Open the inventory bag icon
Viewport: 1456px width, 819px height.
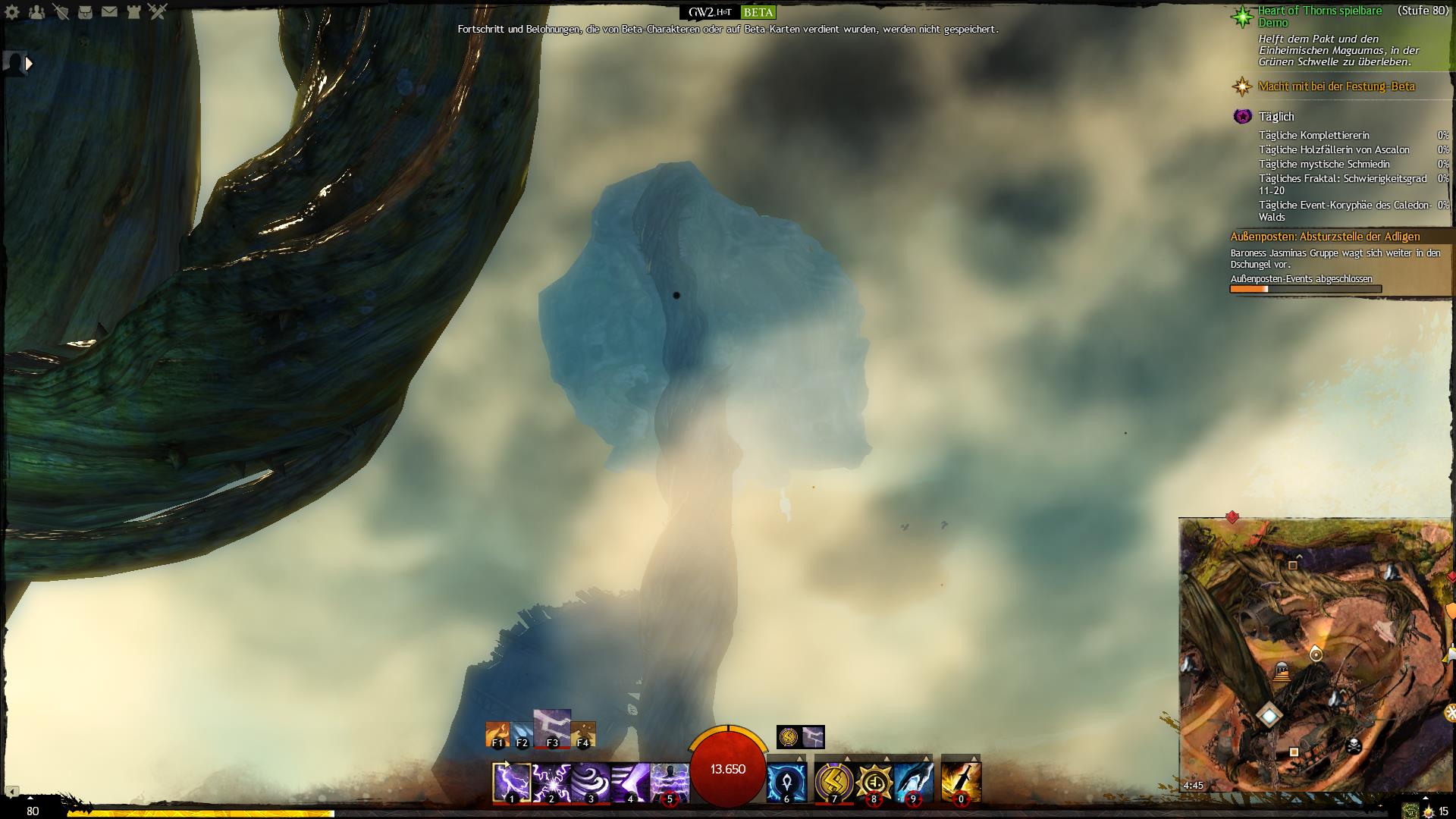click(x=85, y=12)
